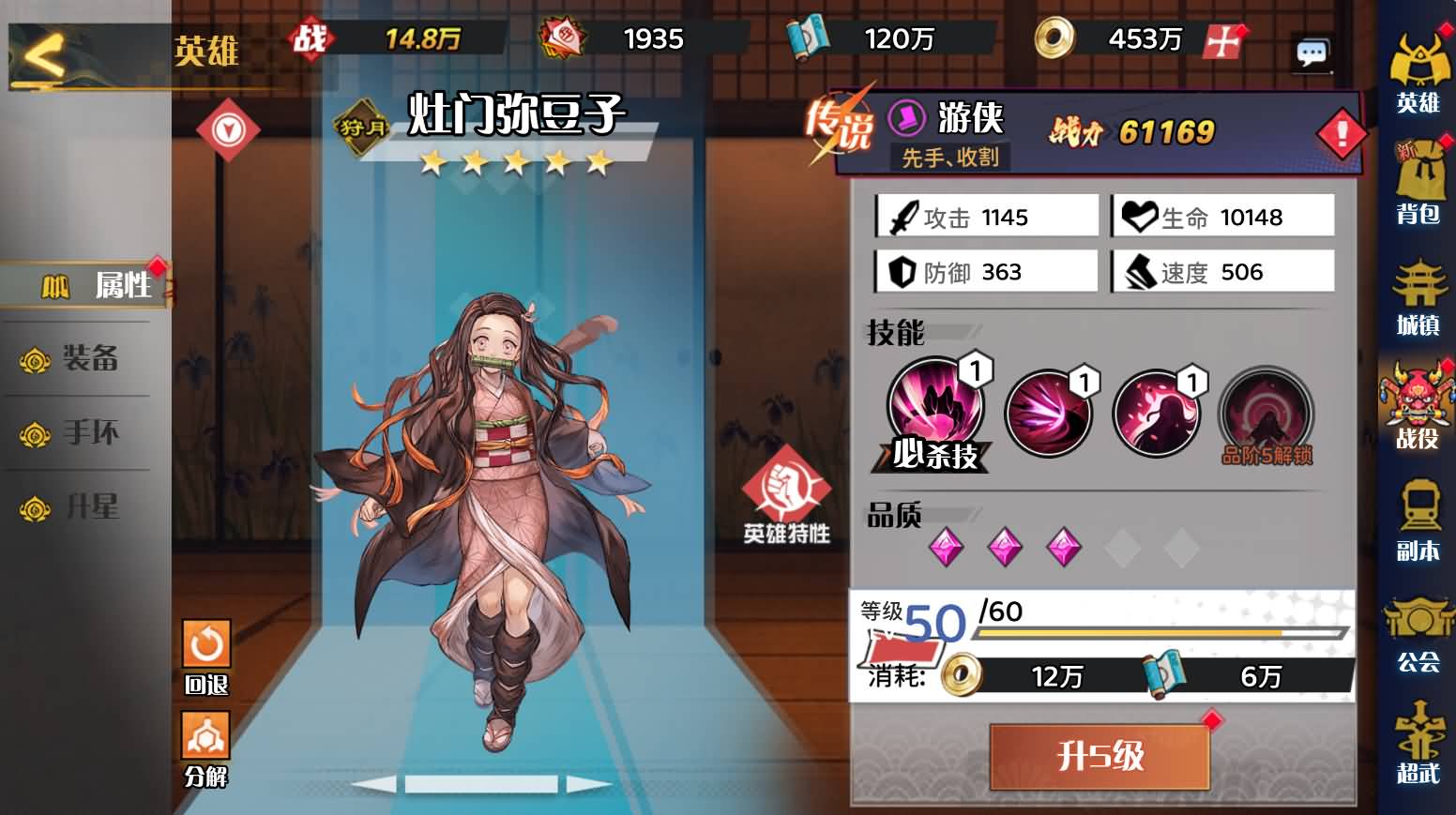This screenshot has width=1456, height=815.
Task: Tap the 分解 decompose button
Action: [x=205, y=747]
